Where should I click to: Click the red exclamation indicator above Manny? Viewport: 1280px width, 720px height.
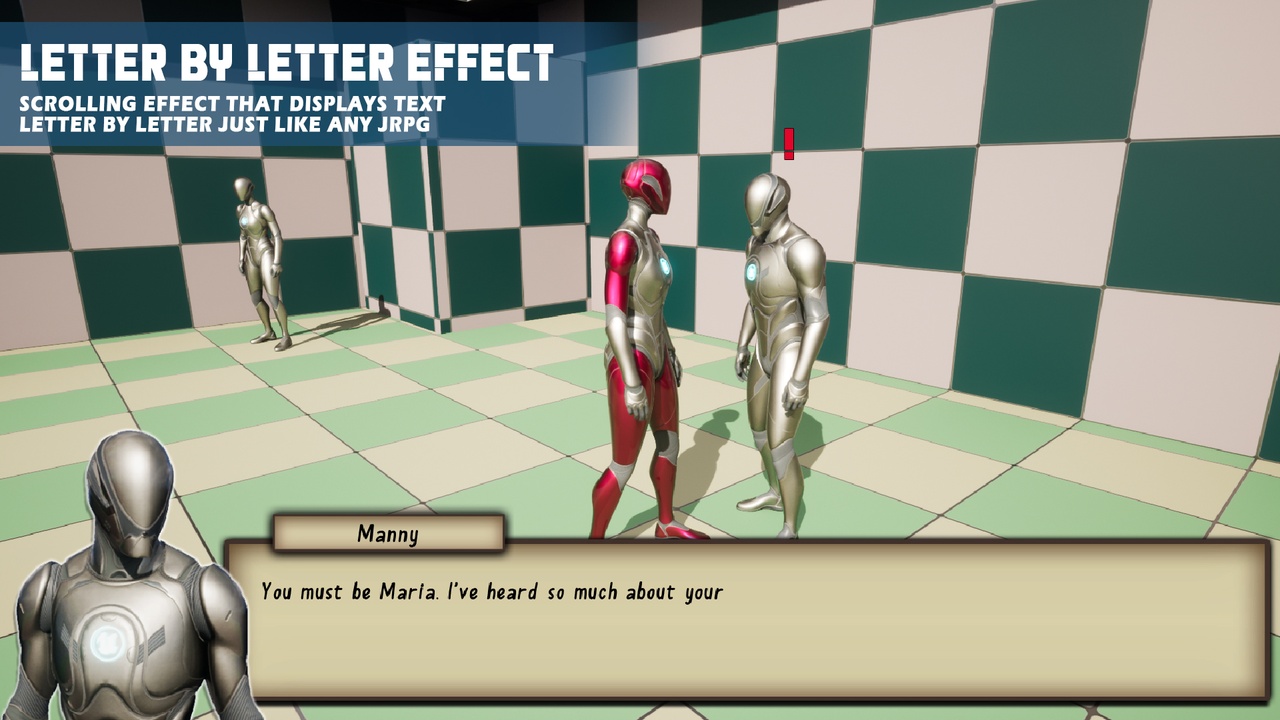(x=789, y=146)
